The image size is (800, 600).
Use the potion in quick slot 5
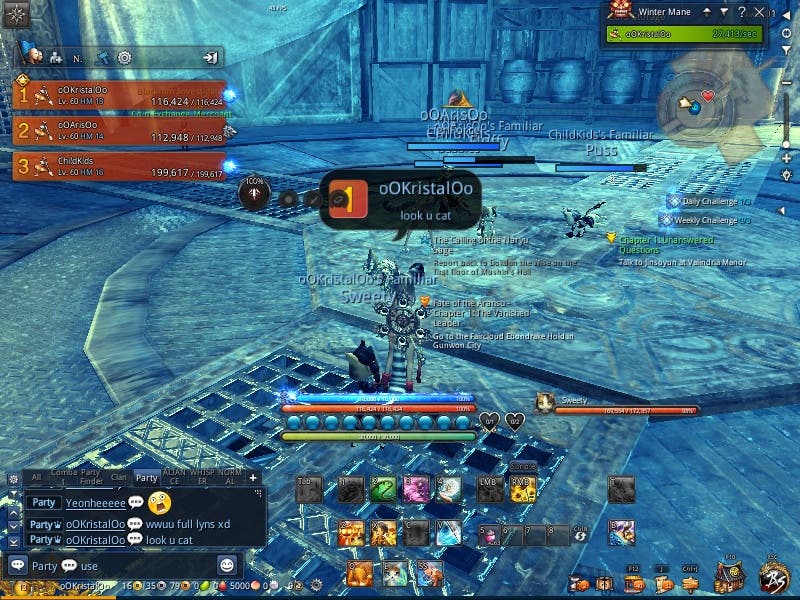488,536
